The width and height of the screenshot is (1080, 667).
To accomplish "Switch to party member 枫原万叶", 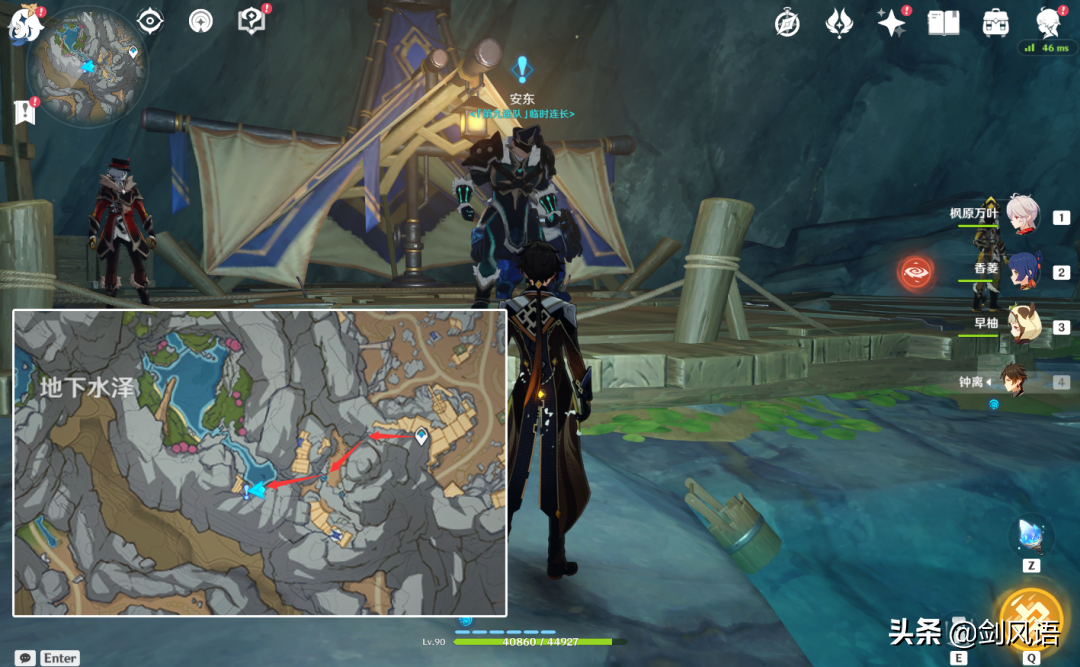I will point(1022,216).
